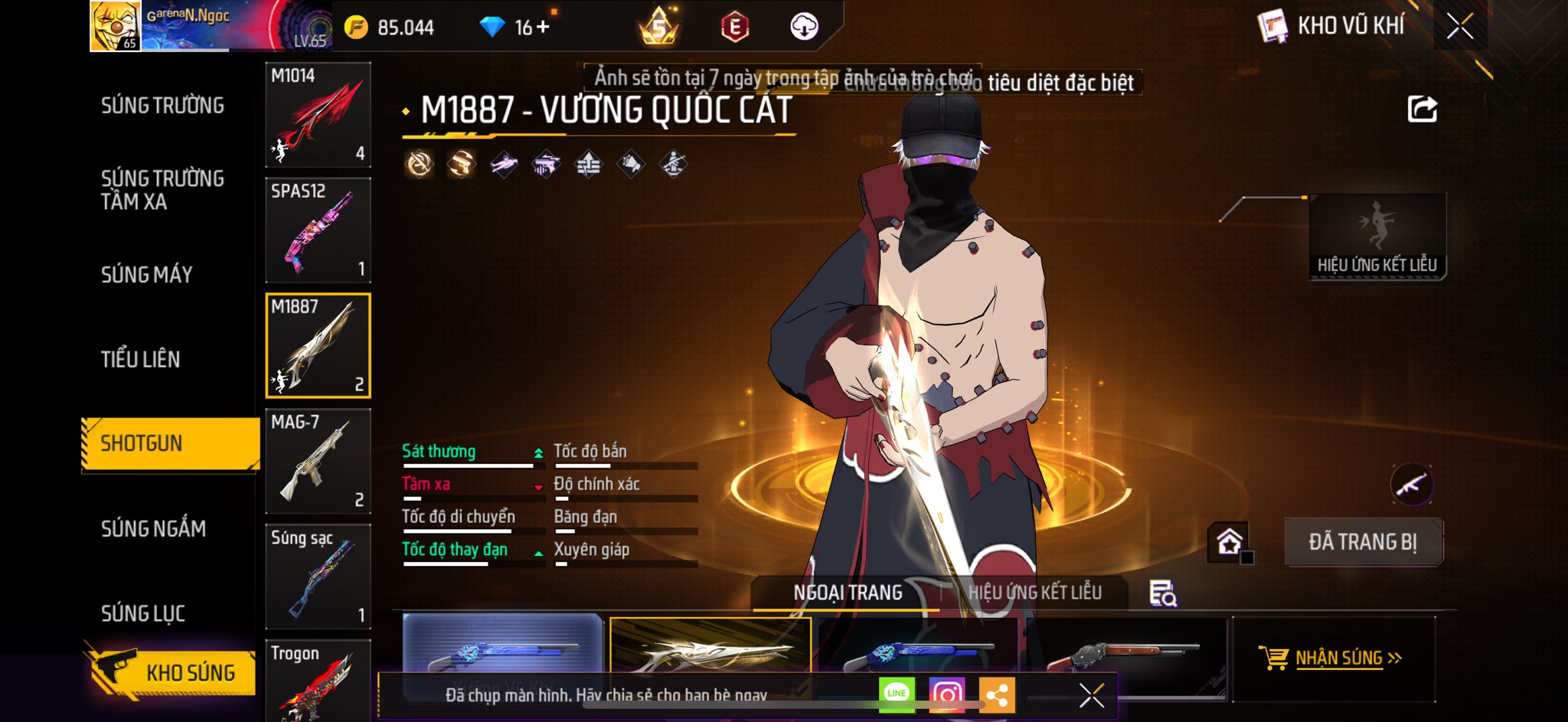
Task: Switch to the Hiệu Ứng Kết Liễu tab
Action: coord(1034,593)
